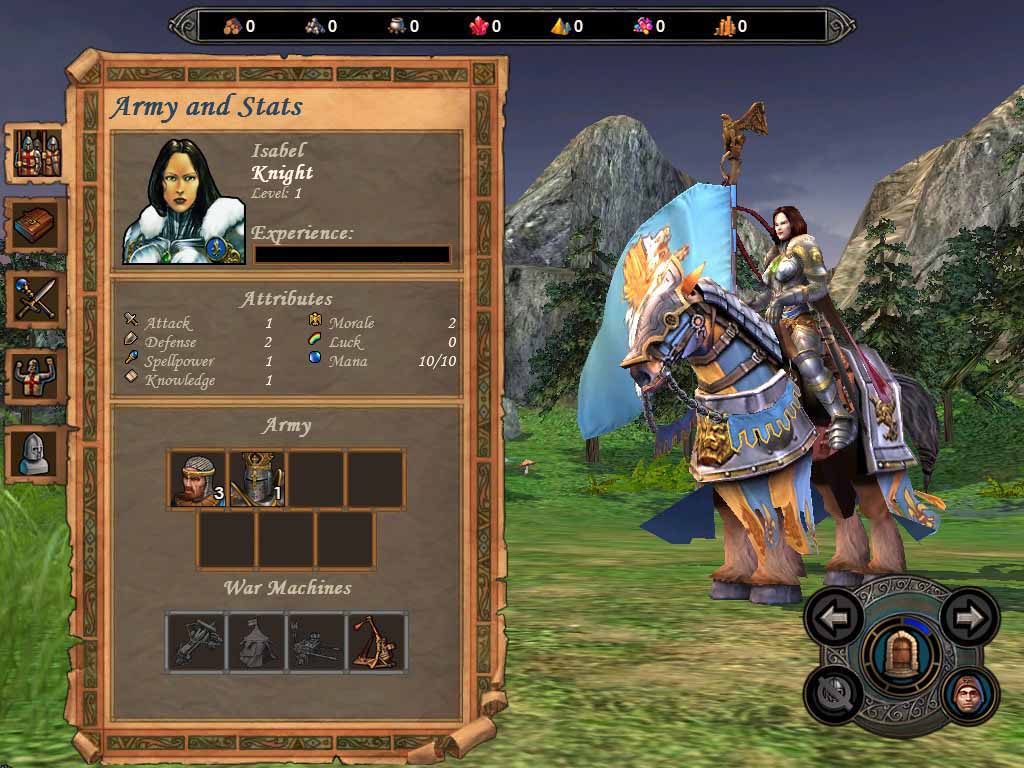Open the flexing knight tab
1024x768 pixels.
(37, 376)
